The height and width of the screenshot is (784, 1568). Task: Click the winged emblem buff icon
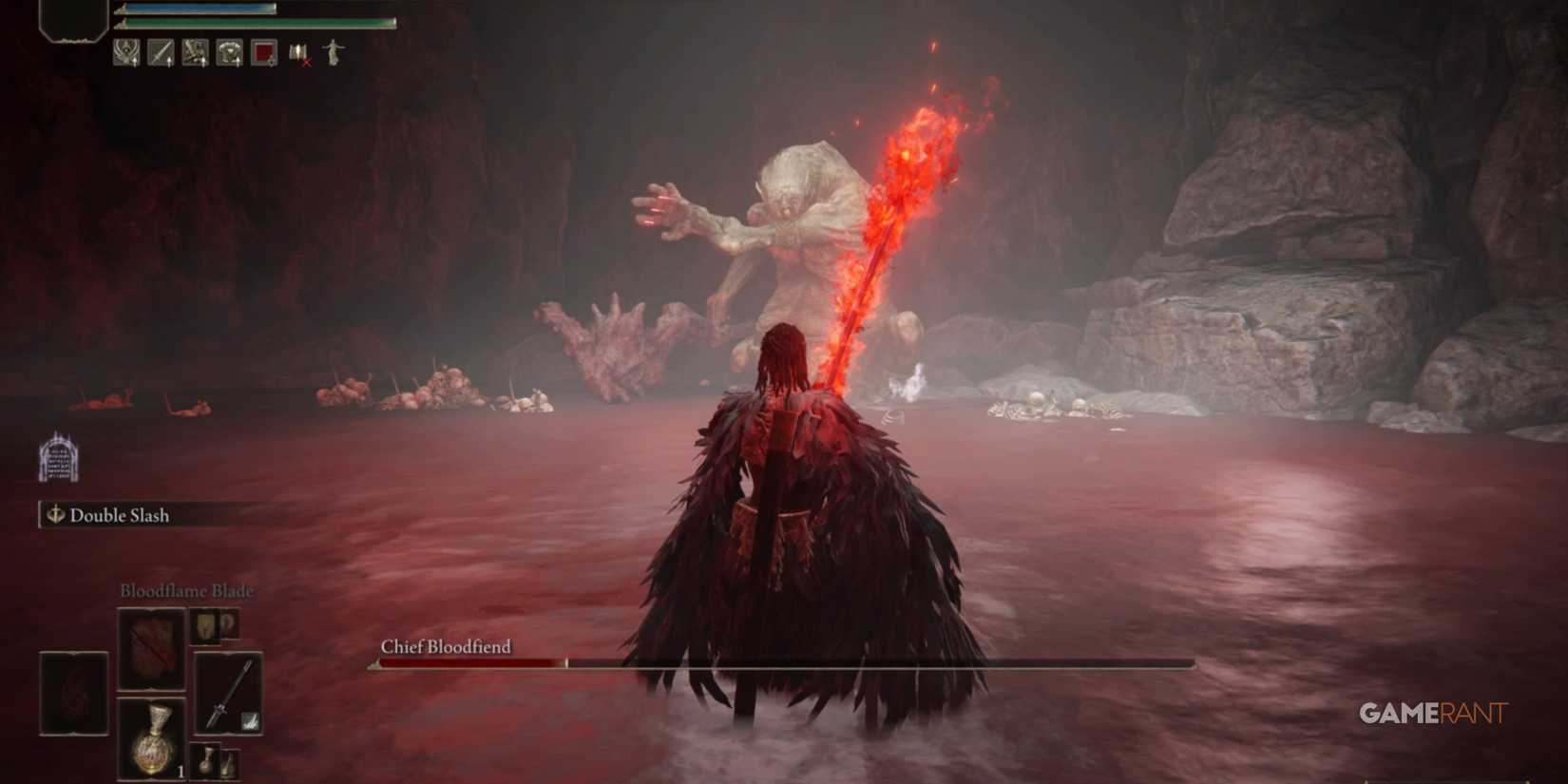tap(124, 52)
